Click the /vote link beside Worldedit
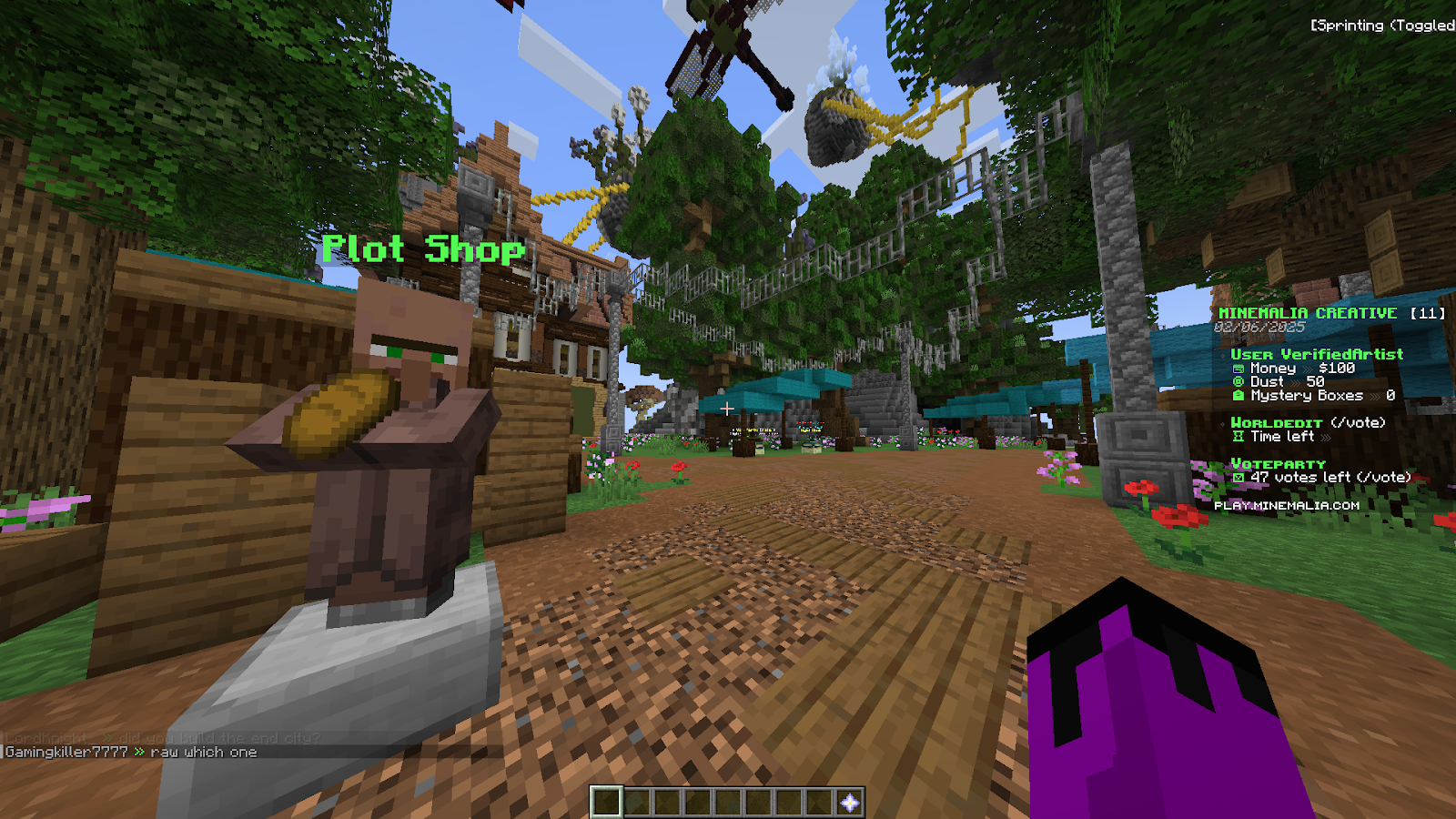 pos(1357,424)
